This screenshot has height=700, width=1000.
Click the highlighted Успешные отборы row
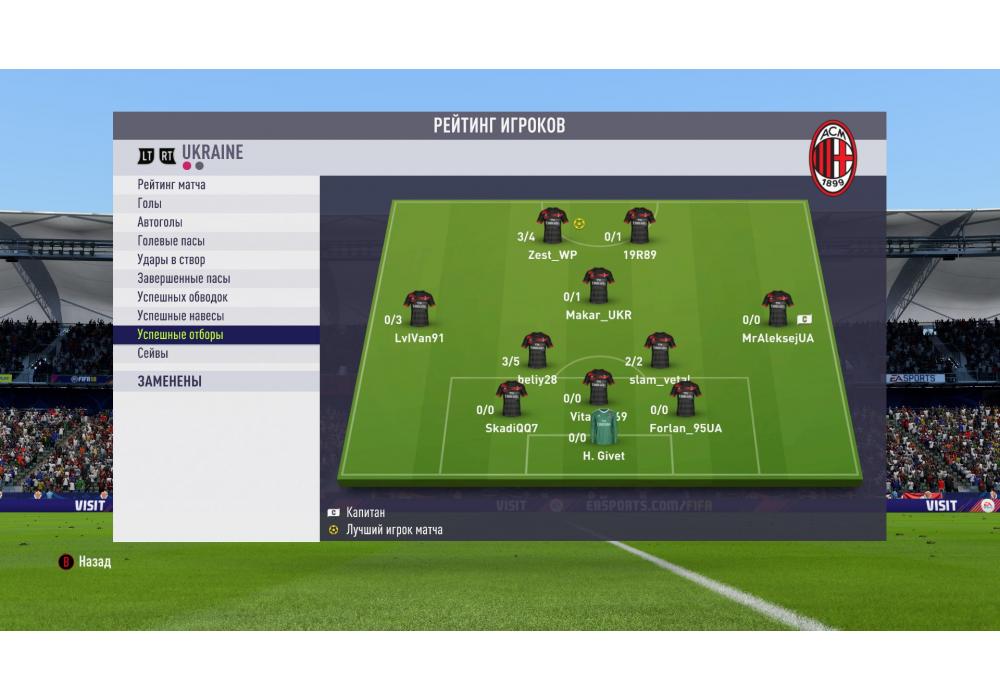point(216,335)
